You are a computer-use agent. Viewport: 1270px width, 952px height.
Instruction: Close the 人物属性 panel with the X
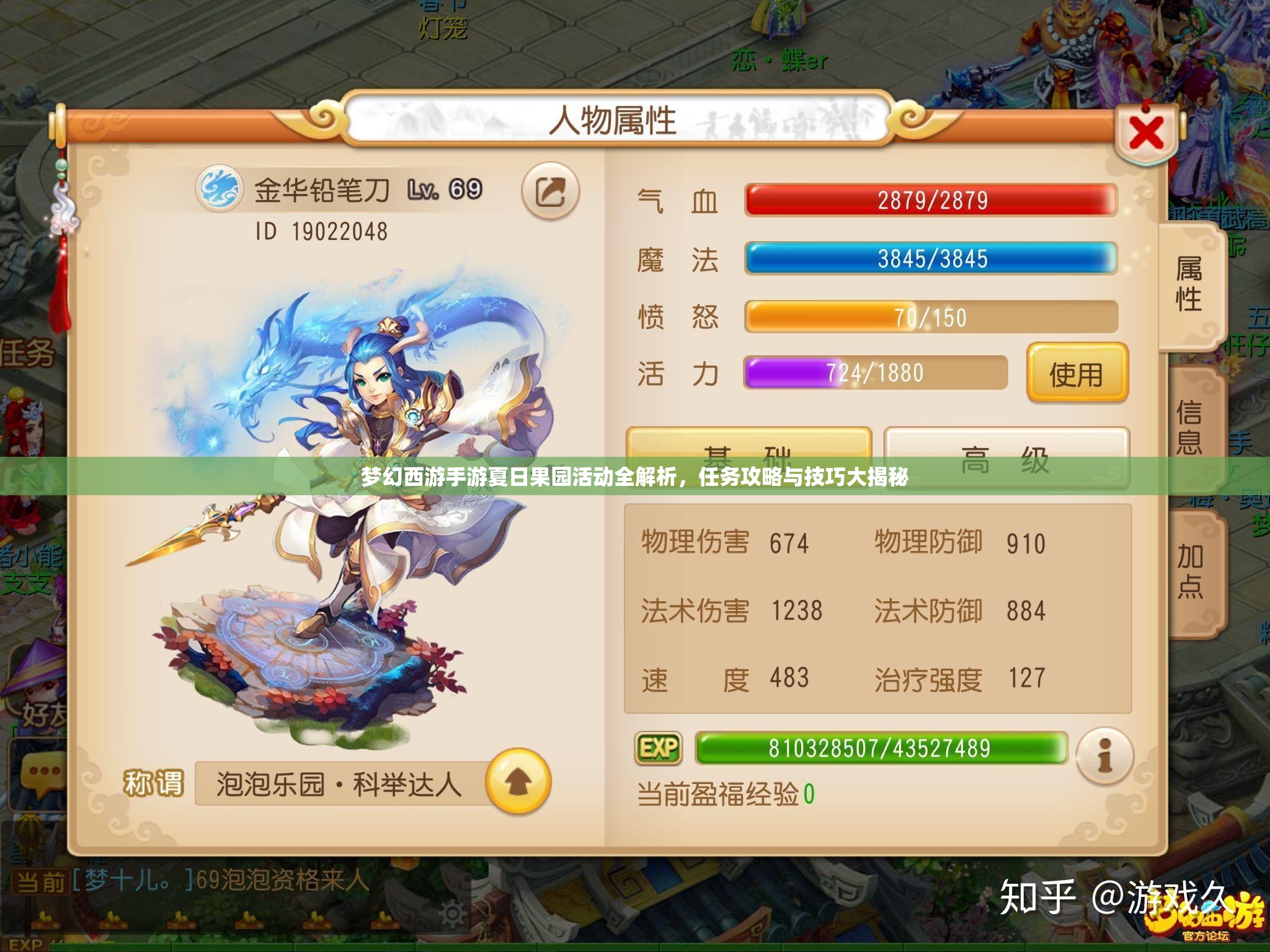click(1145, 130)
